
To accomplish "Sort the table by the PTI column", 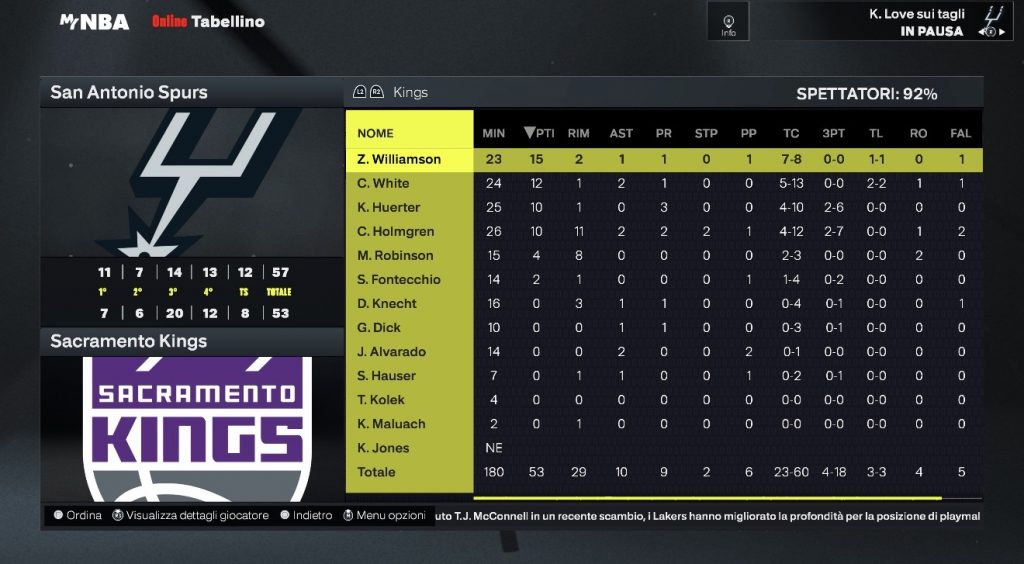I will [539, 133].
